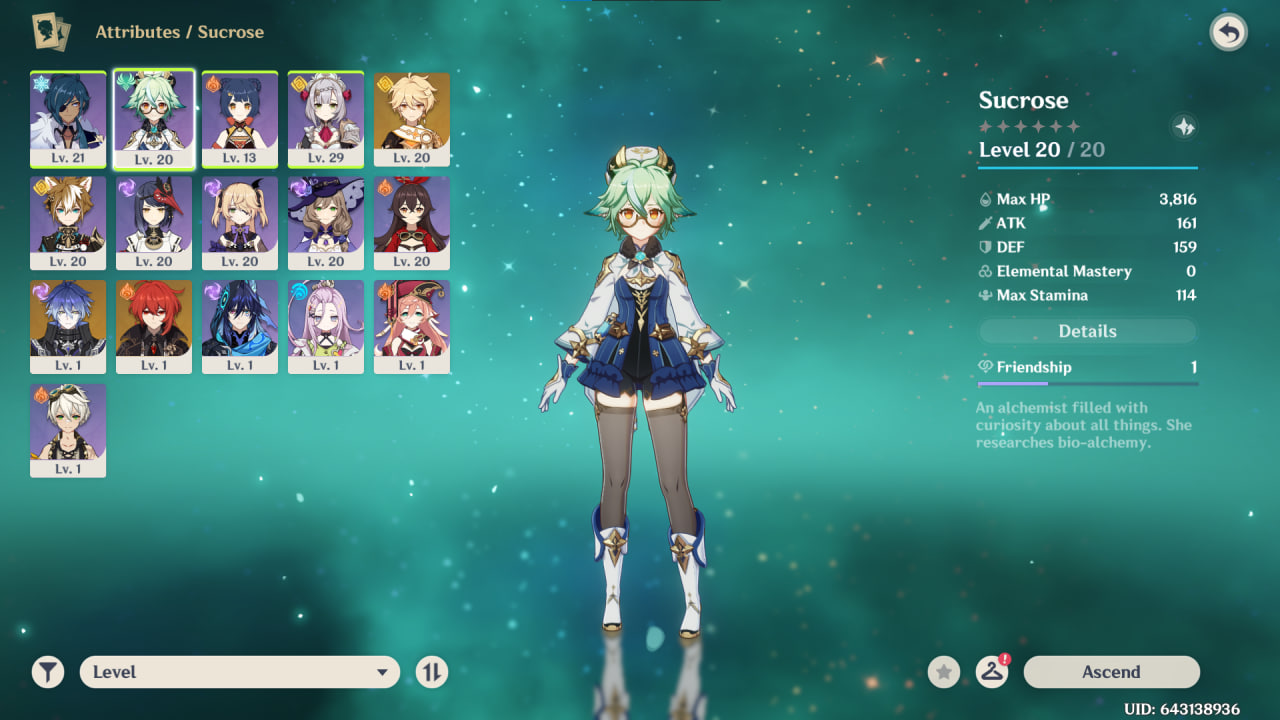This screenshot has width=1280, height=720.
Task: Ascend Sucrose with the Ascend button
Action: click(1111, 672)
